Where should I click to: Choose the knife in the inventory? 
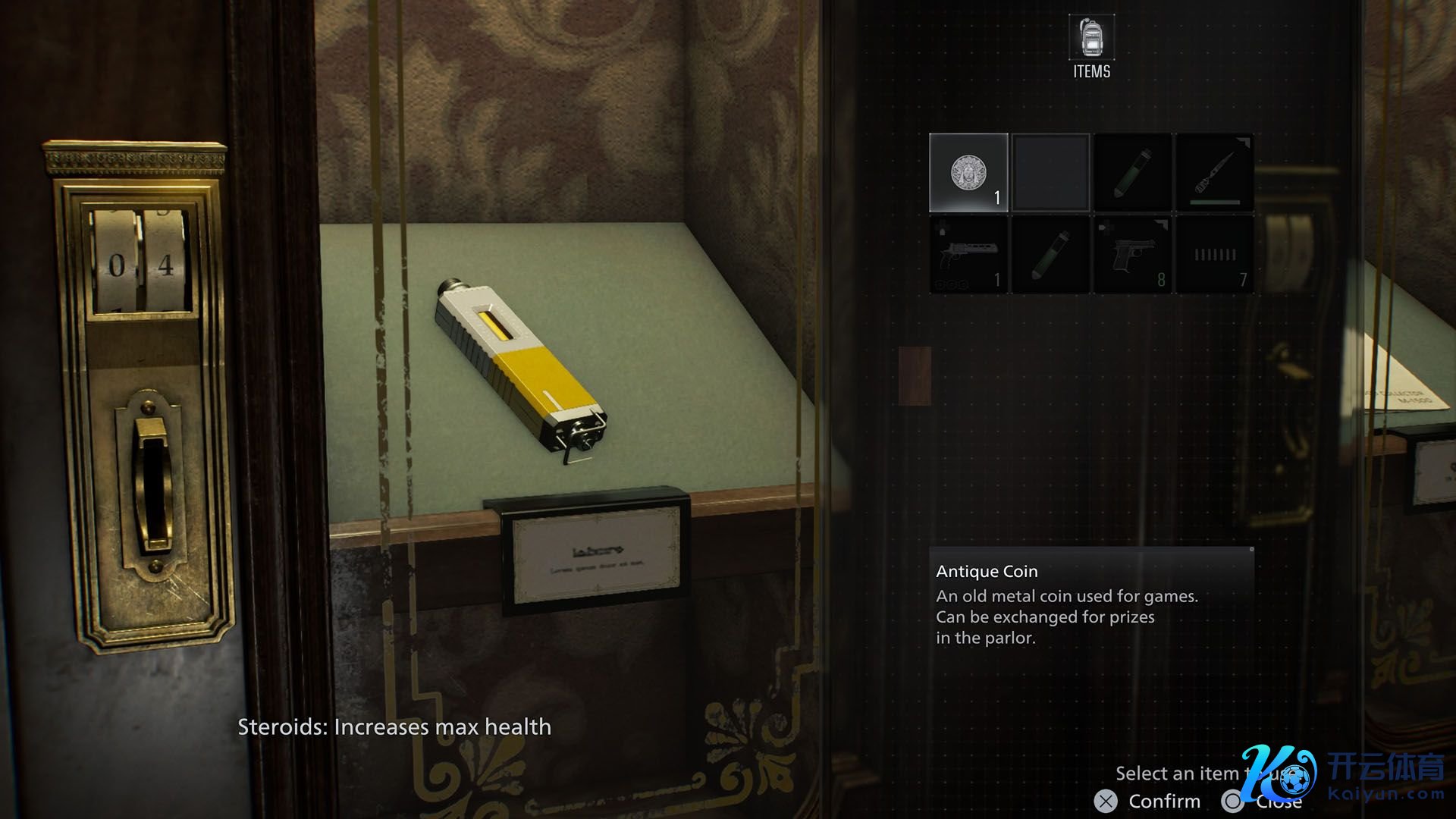tap(1213, 172)
